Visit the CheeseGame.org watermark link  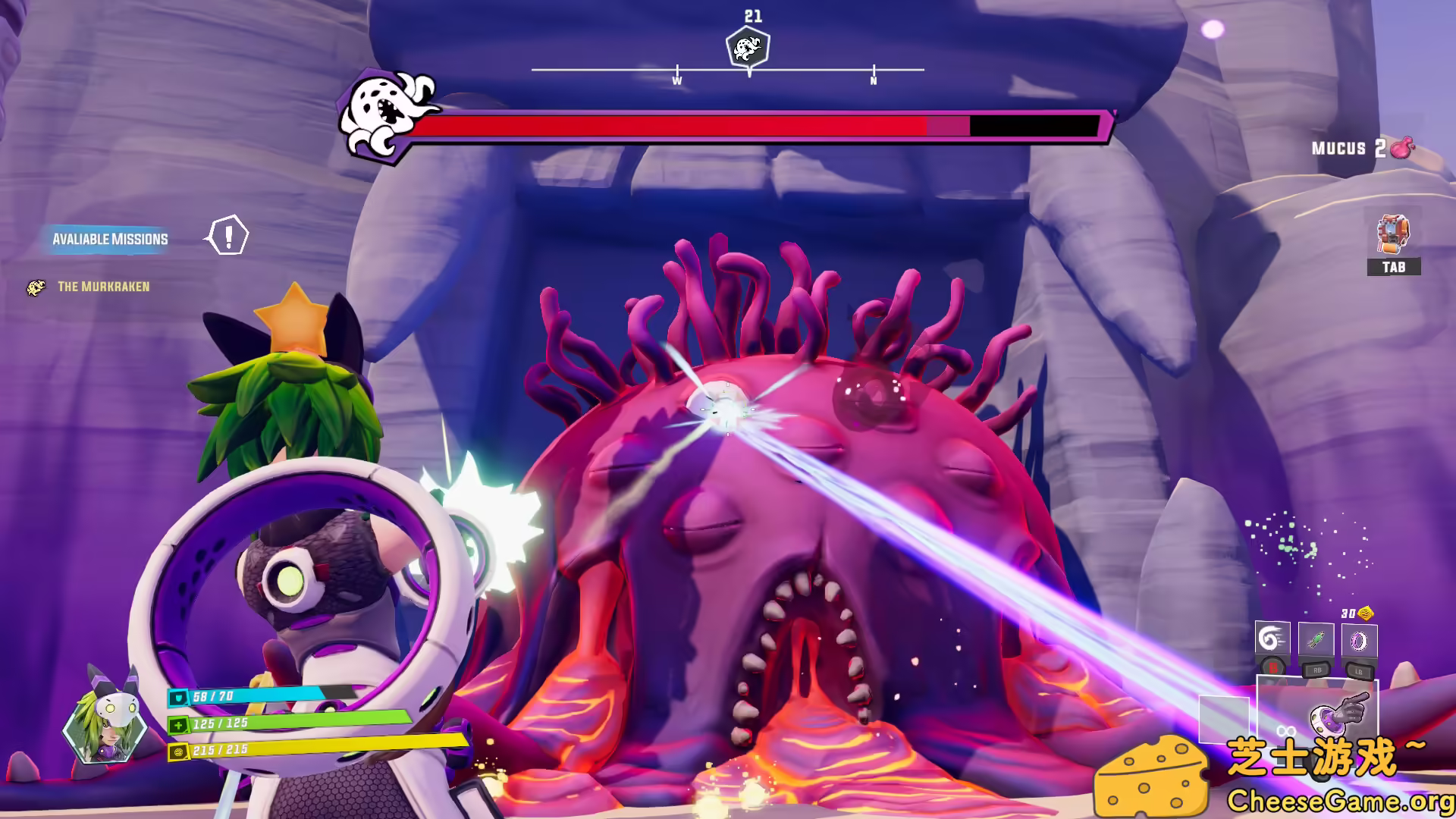click(1340, 801)
